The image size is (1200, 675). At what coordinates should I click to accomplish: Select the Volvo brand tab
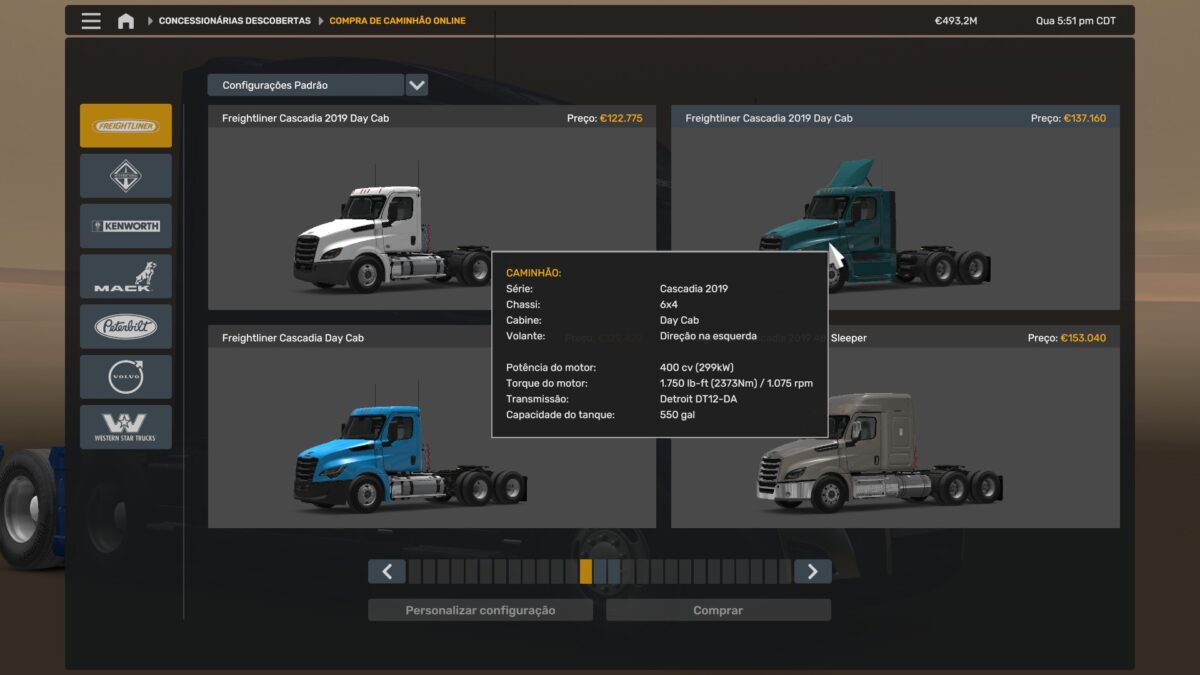(126, 376)
